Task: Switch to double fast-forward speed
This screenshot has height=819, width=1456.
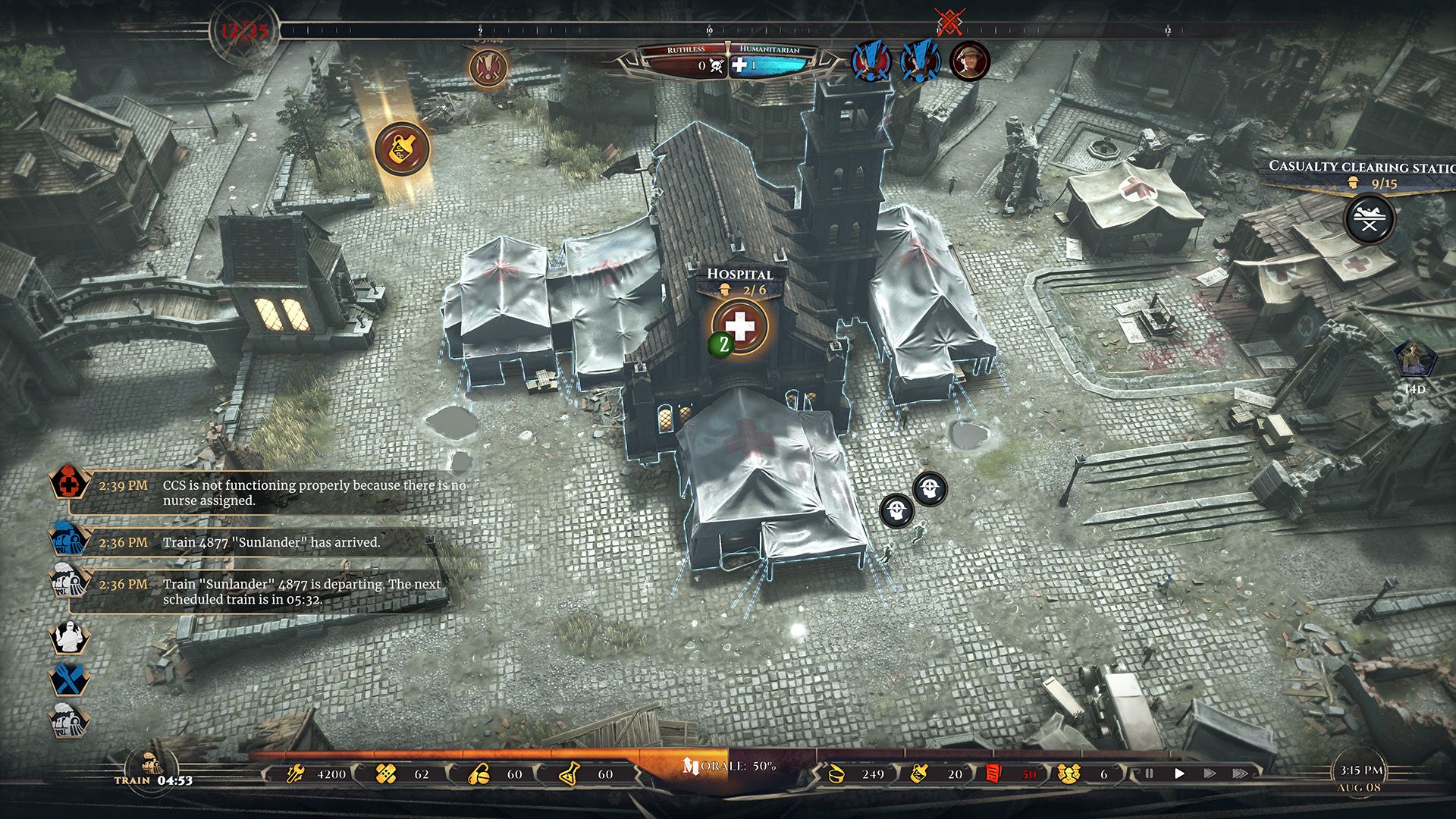Action: coord(1210,773)
